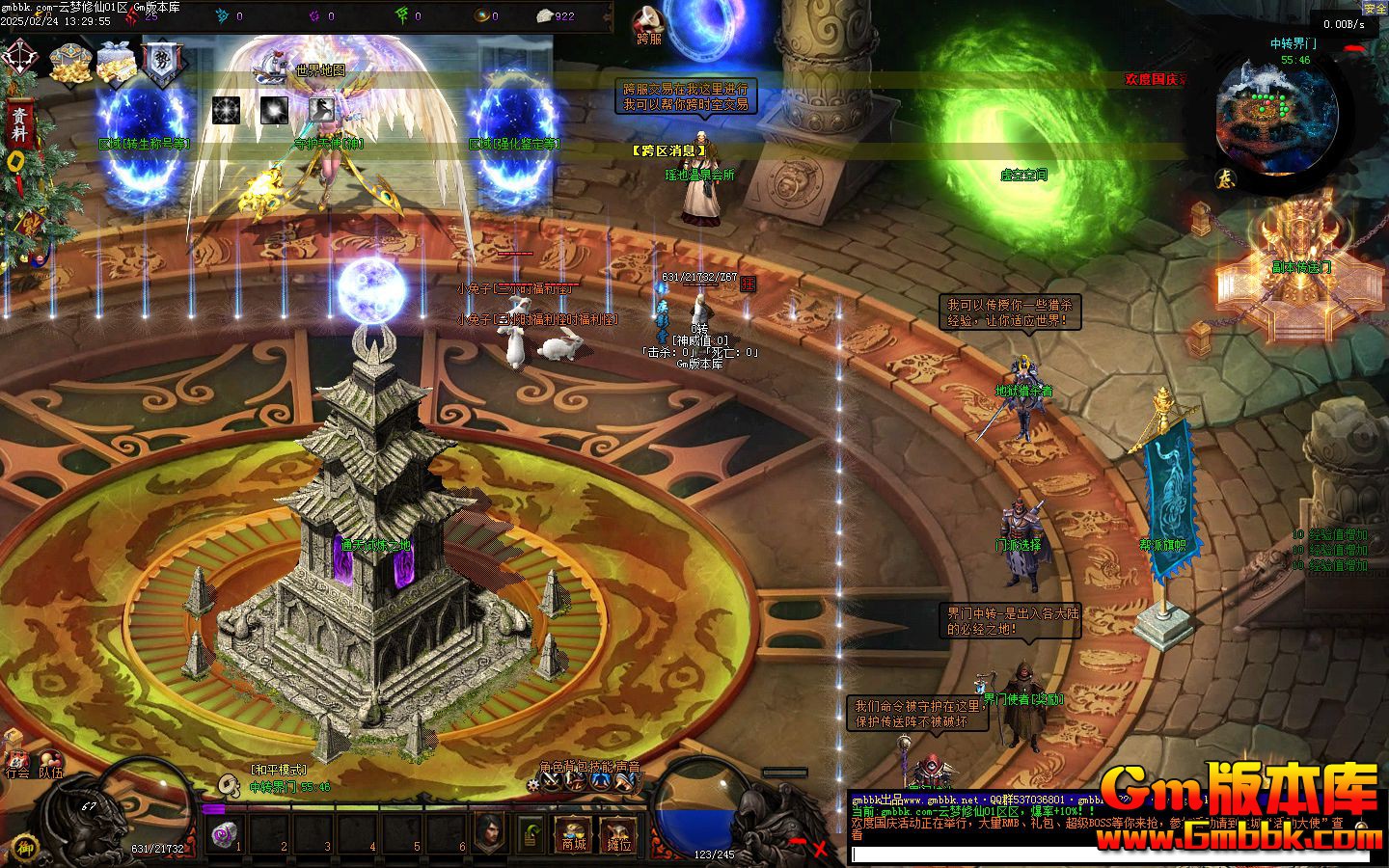Click the green arrow scroll button

530,835
